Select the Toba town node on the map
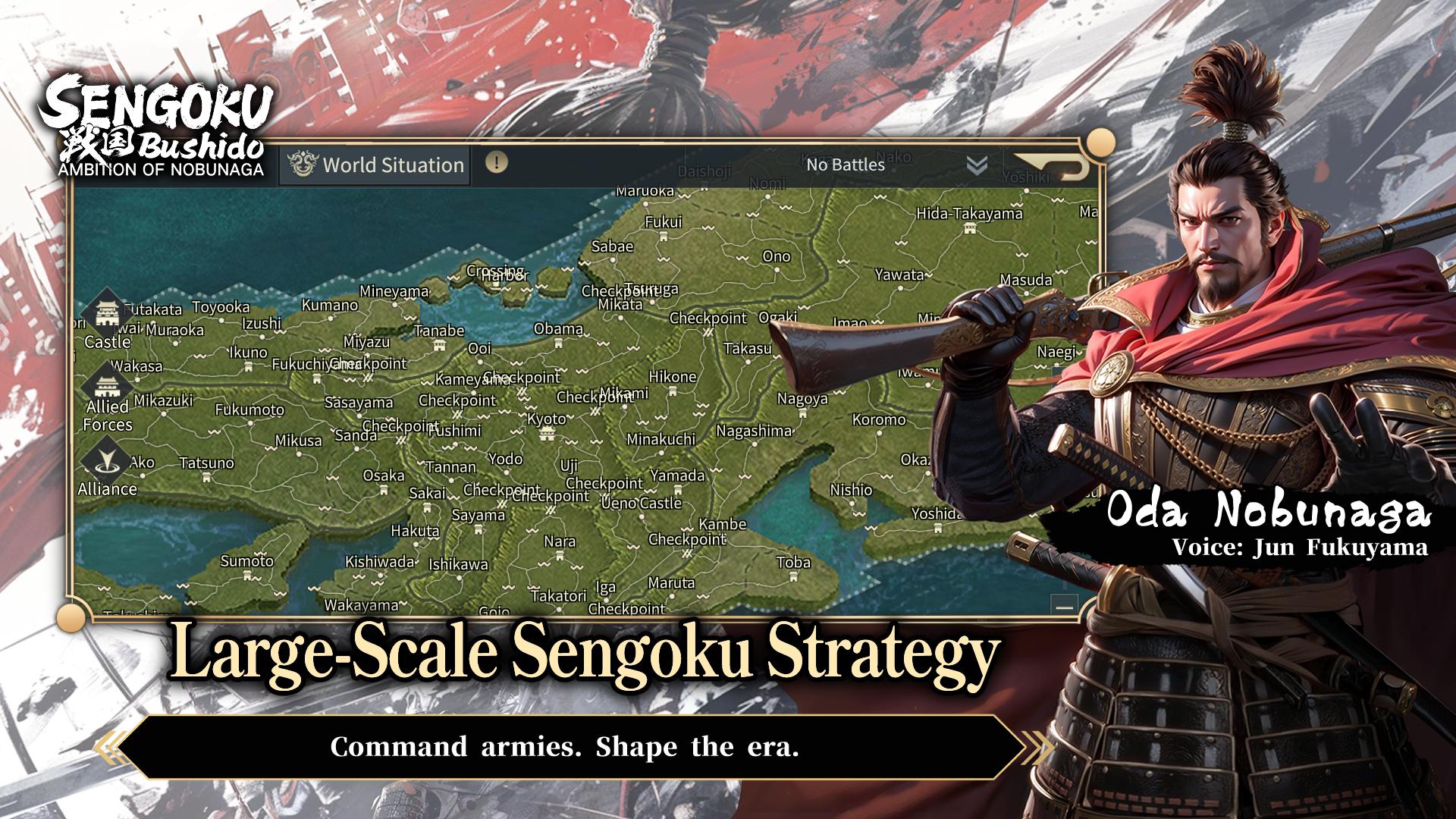The width and height of the screenshot is (1456, 819). tap(793, 577)
